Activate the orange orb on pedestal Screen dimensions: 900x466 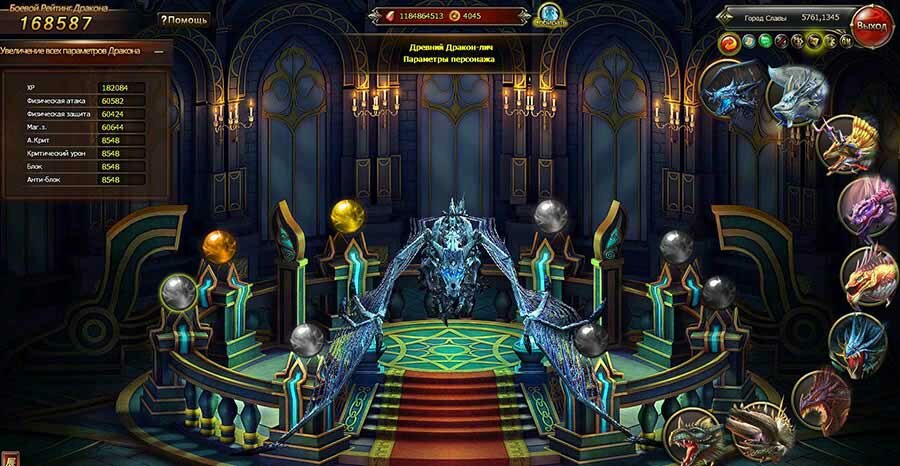point(218,245)
